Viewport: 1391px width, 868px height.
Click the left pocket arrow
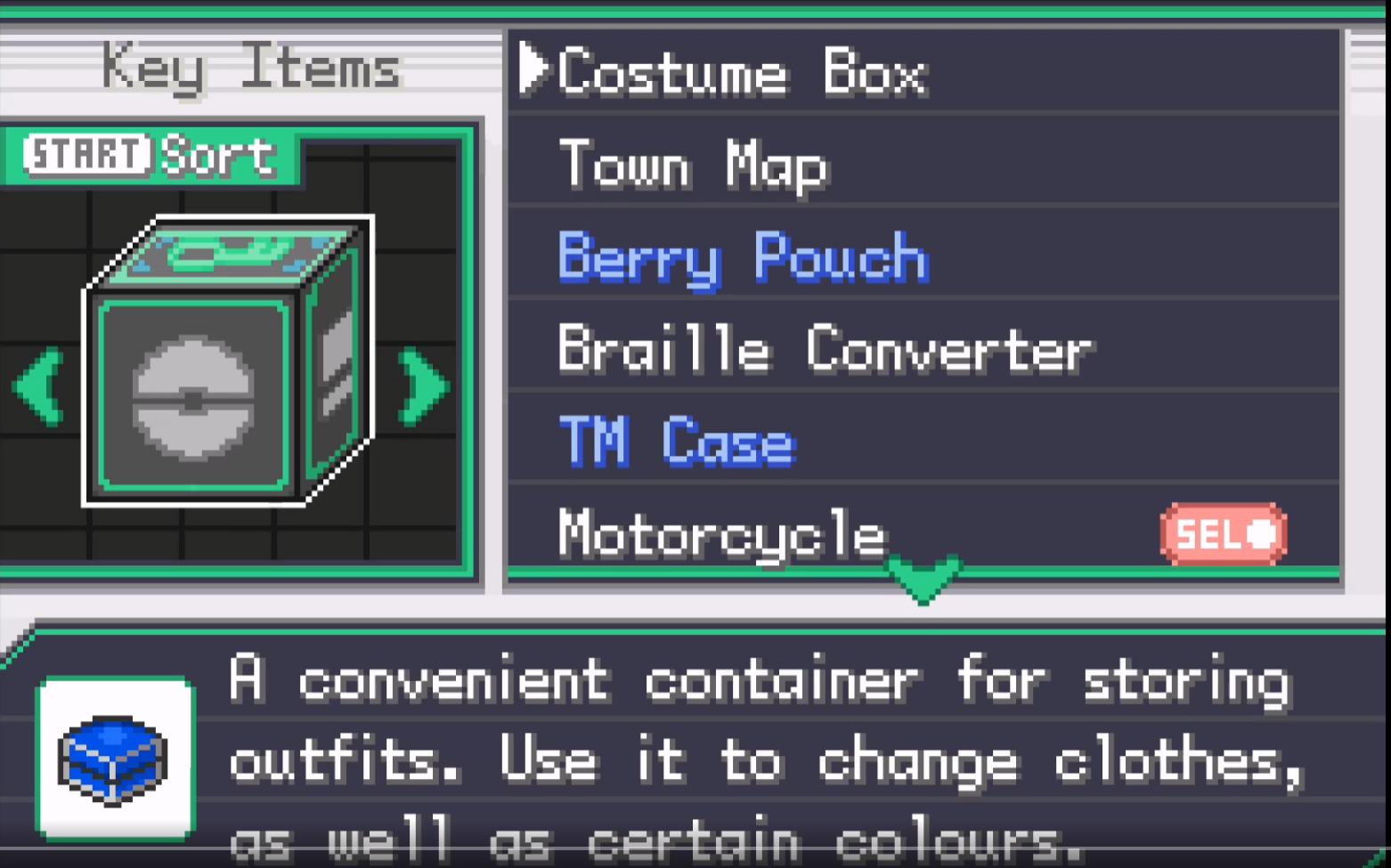37,385
